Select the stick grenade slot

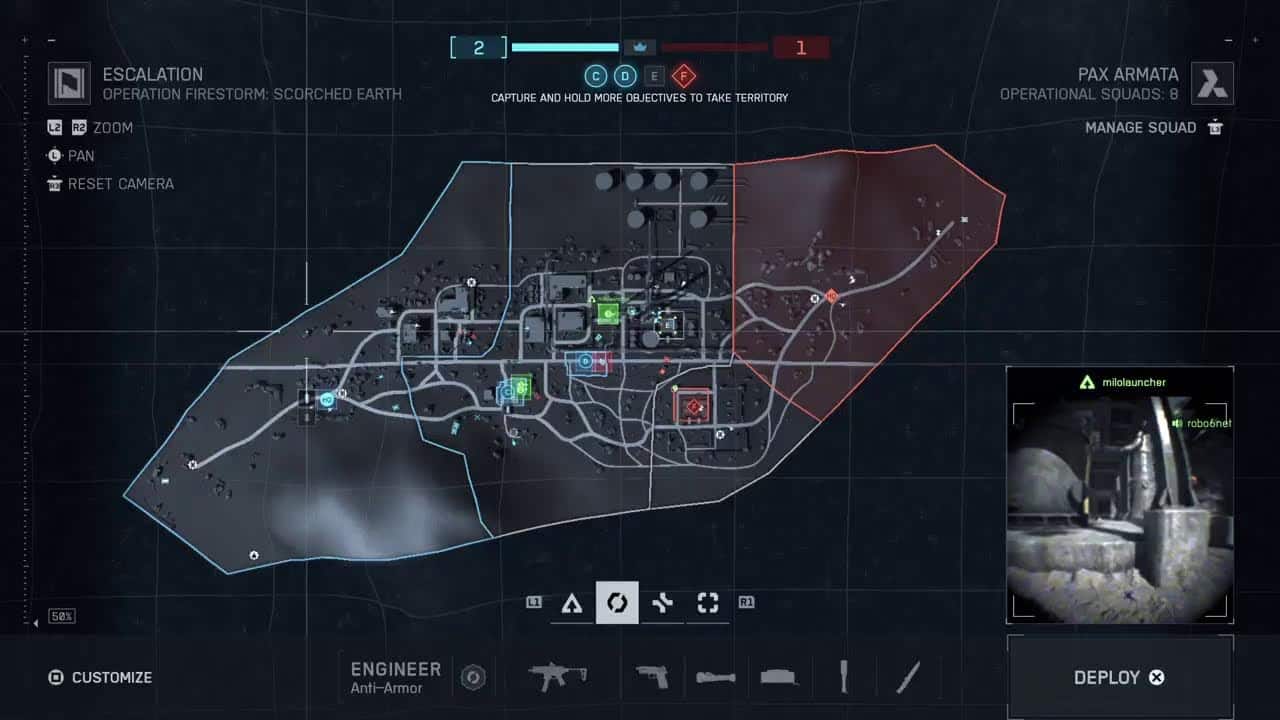(844, 677)
